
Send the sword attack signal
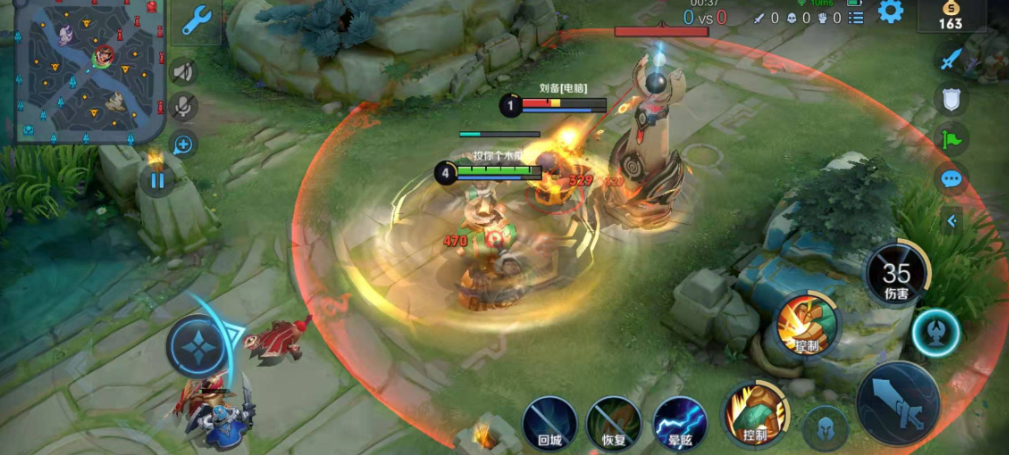pos(950,59)
